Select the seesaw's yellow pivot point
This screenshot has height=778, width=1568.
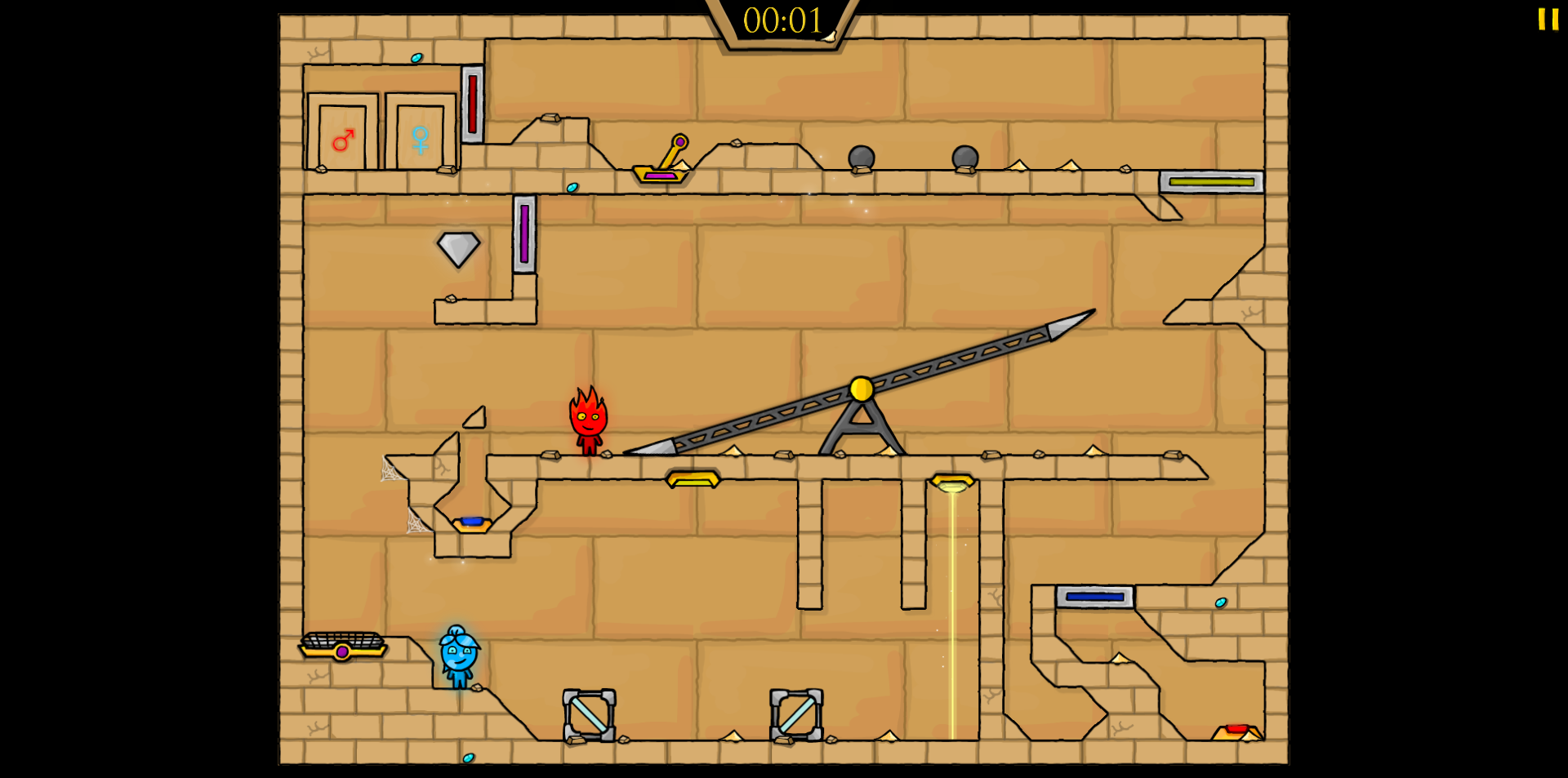click(860, 389)
